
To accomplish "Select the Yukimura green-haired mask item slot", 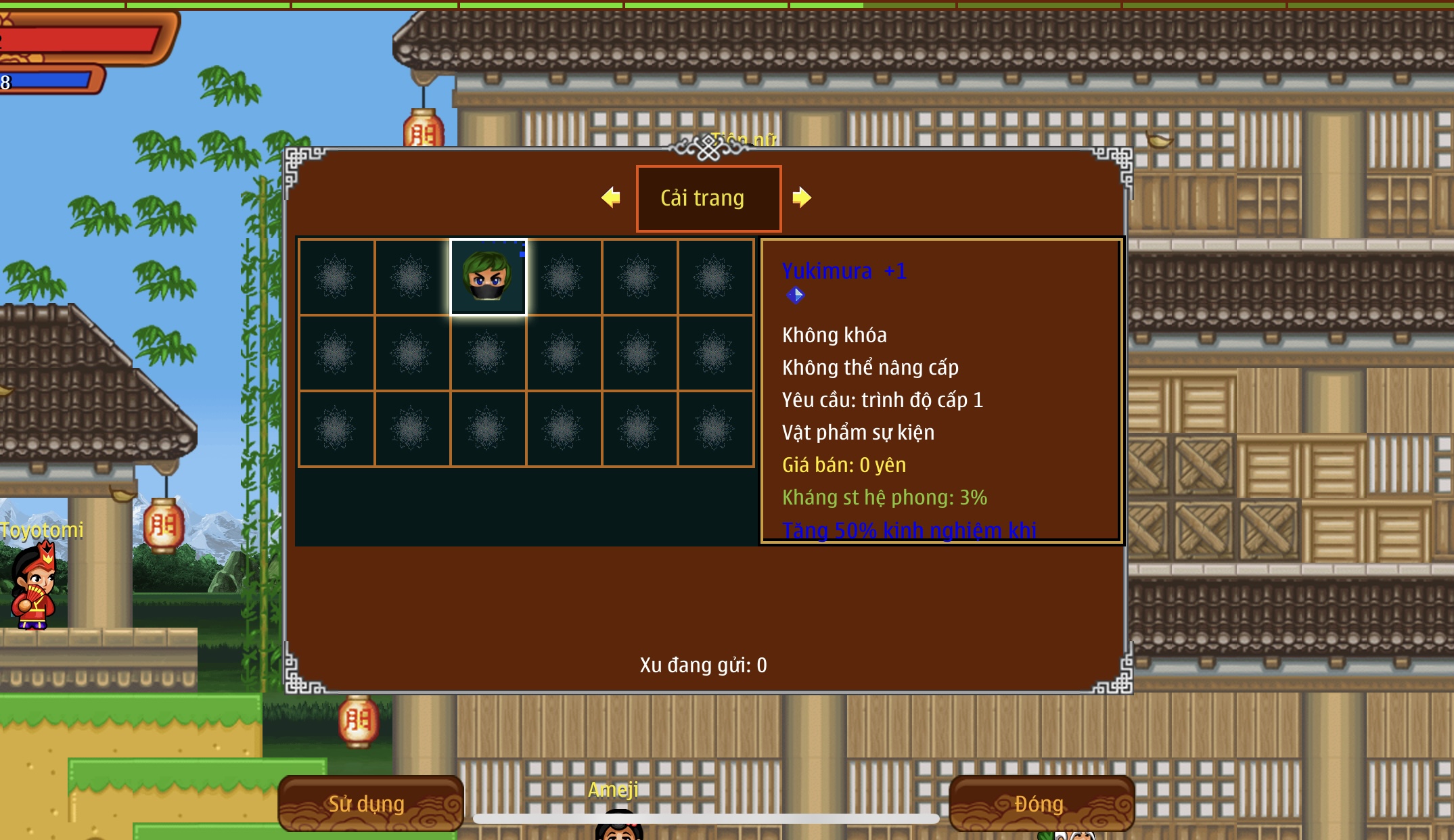I will (488, 277).
